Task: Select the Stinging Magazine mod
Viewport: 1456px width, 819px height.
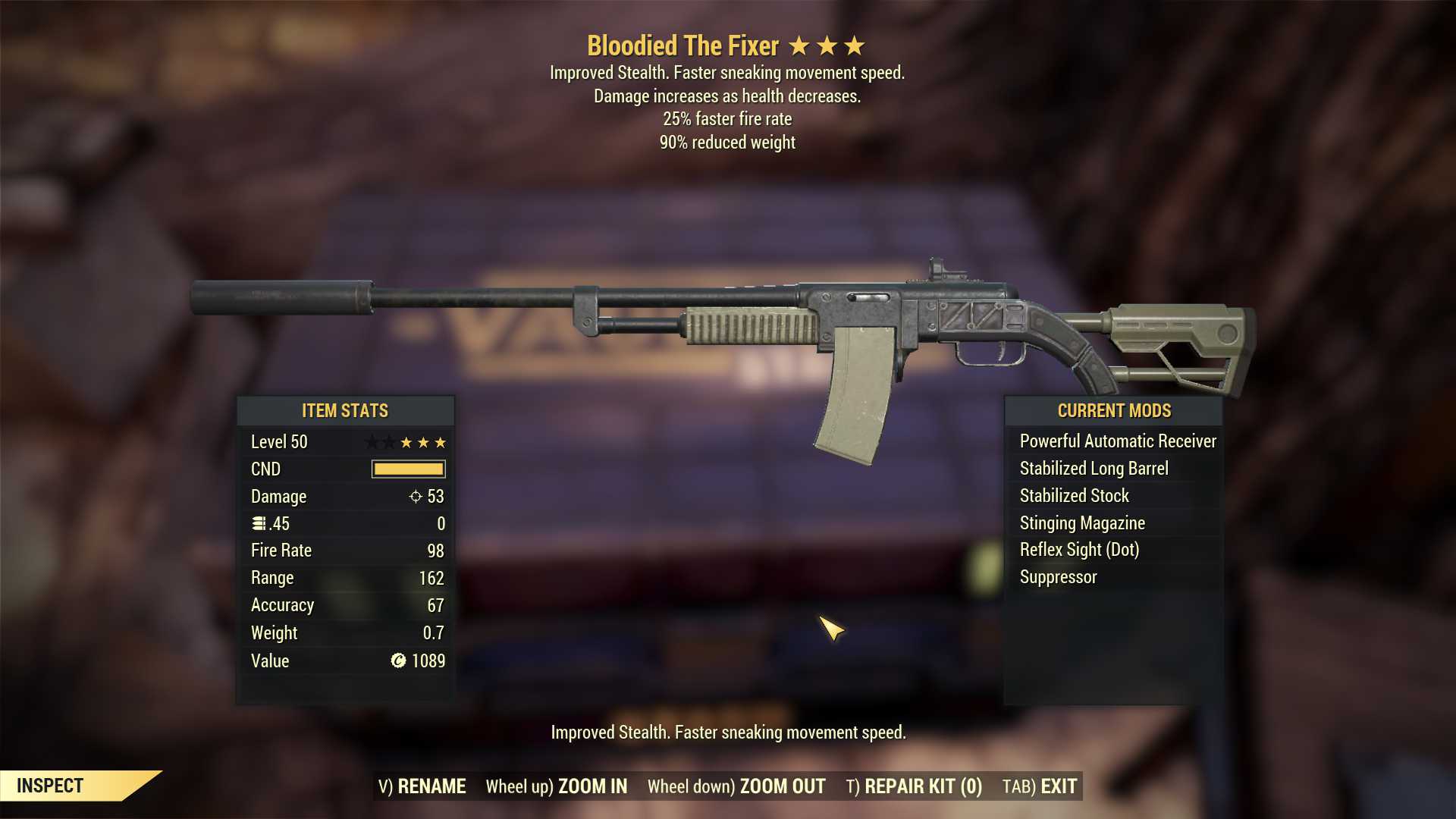Action: (x=1082, y=523)
